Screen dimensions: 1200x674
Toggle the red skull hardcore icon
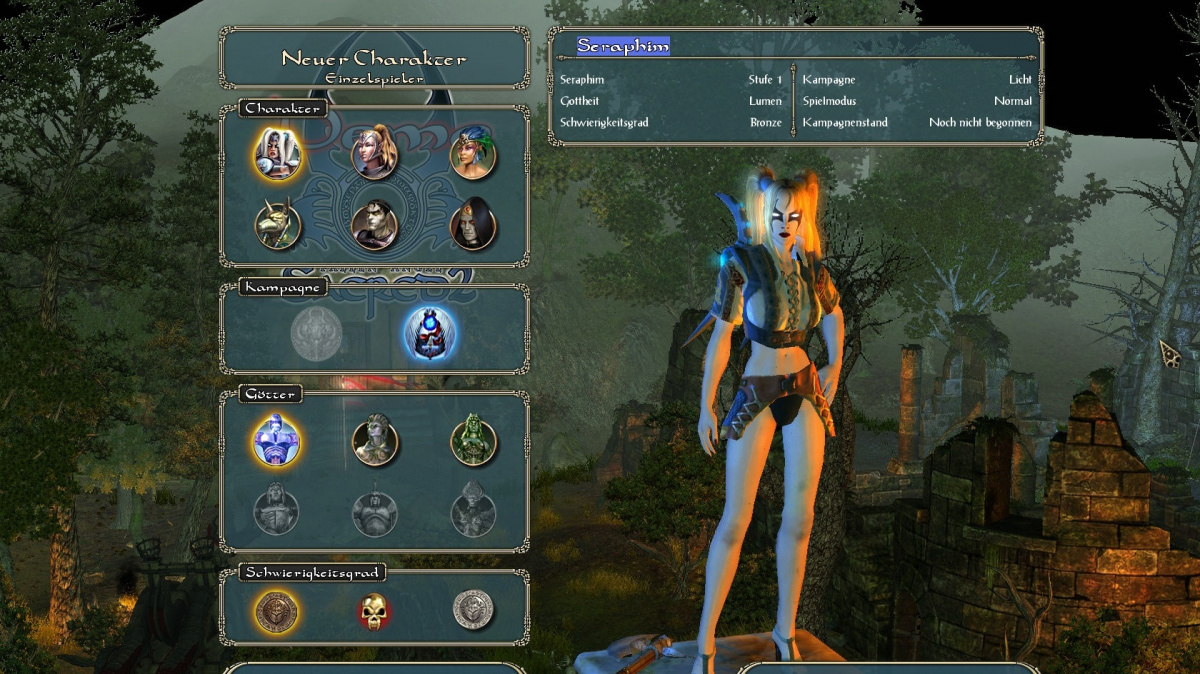375,609
